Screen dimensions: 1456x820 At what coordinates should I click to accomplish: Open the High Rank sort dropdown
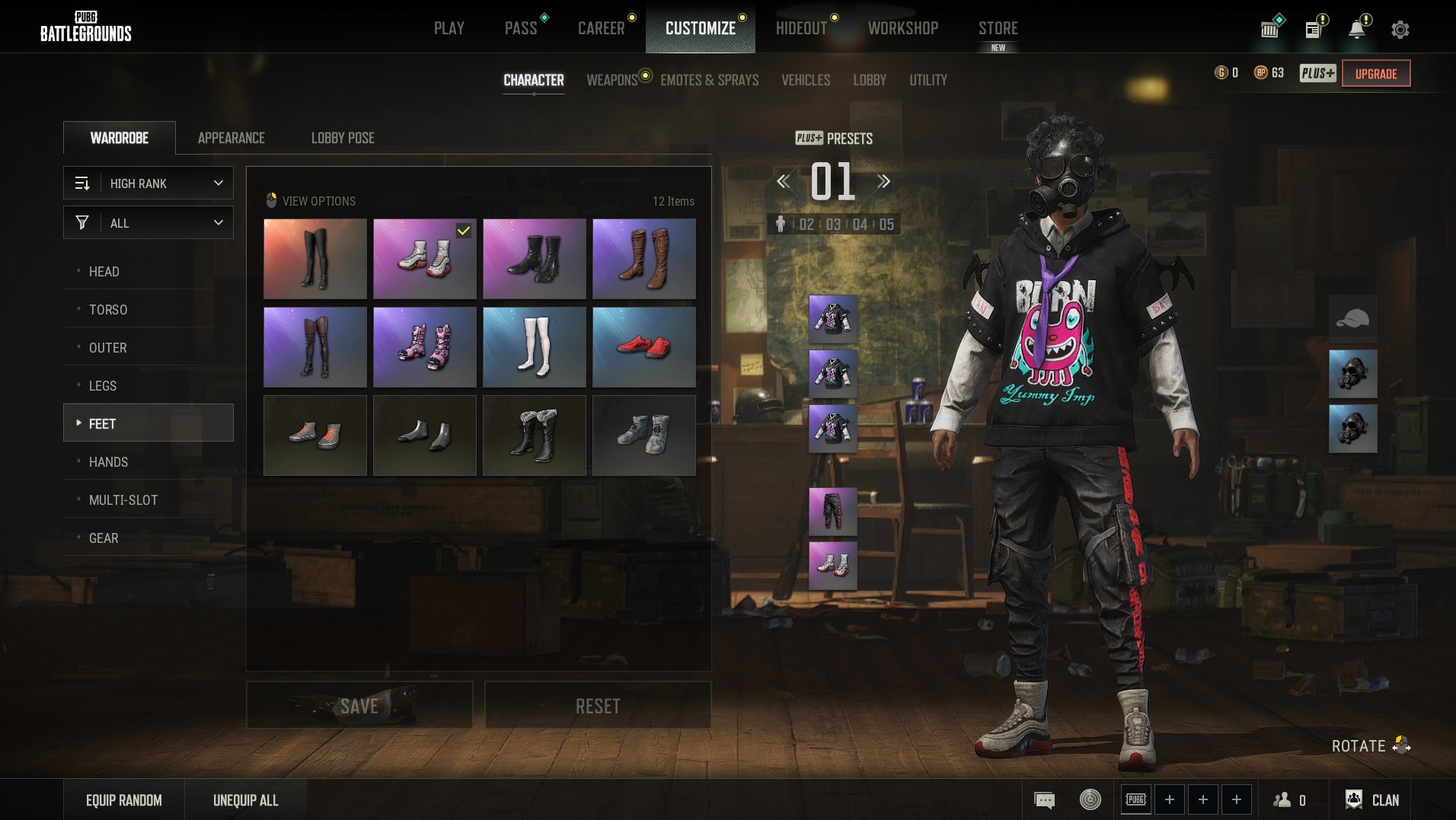point(148,183)
